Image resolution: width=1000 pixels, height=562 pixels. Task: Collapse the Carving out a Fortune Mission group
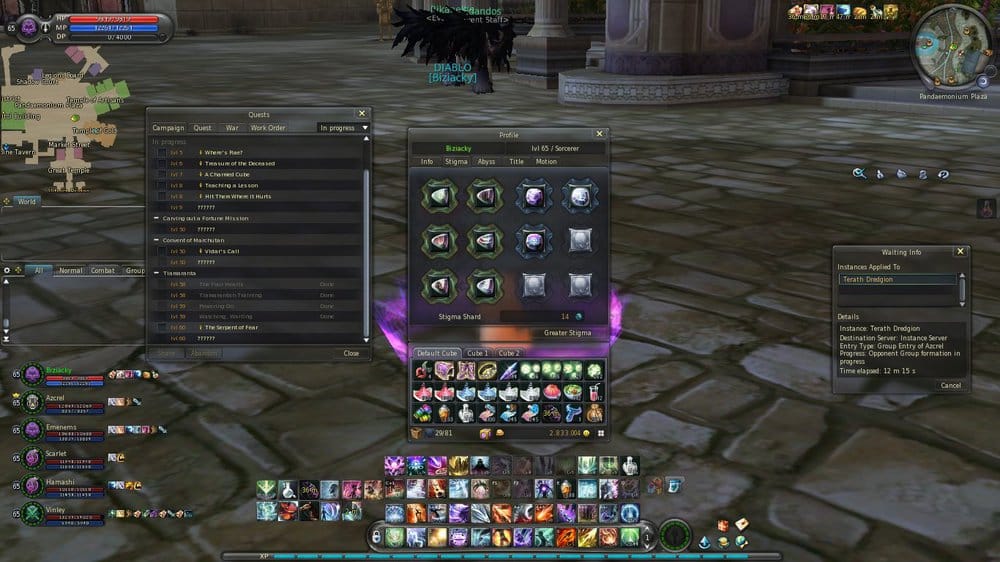click(156, 218)
